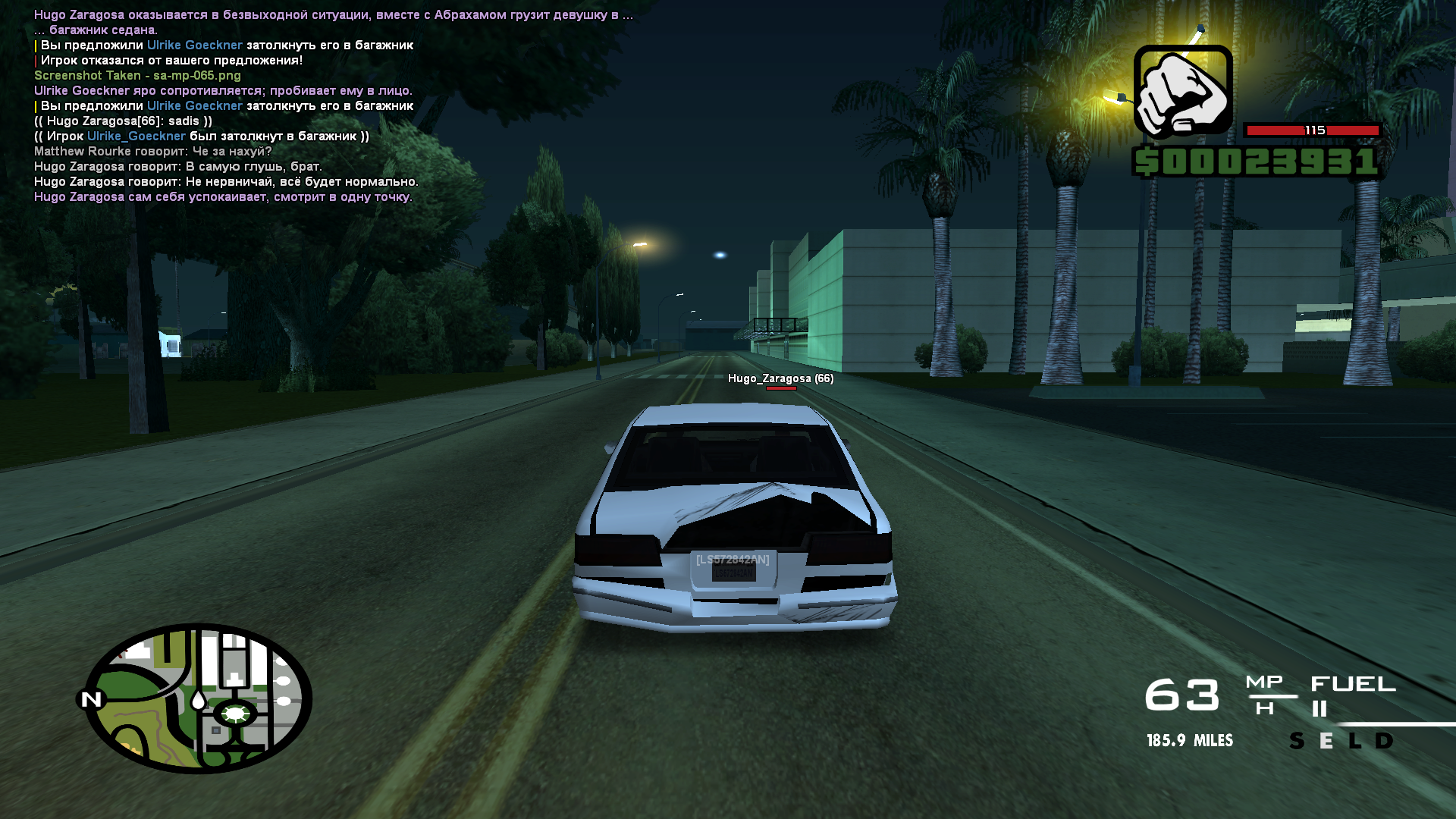This screenshot has width=1456, height=819.
Task: Click the fist weapon icon
Action: tap(1182, 93)
